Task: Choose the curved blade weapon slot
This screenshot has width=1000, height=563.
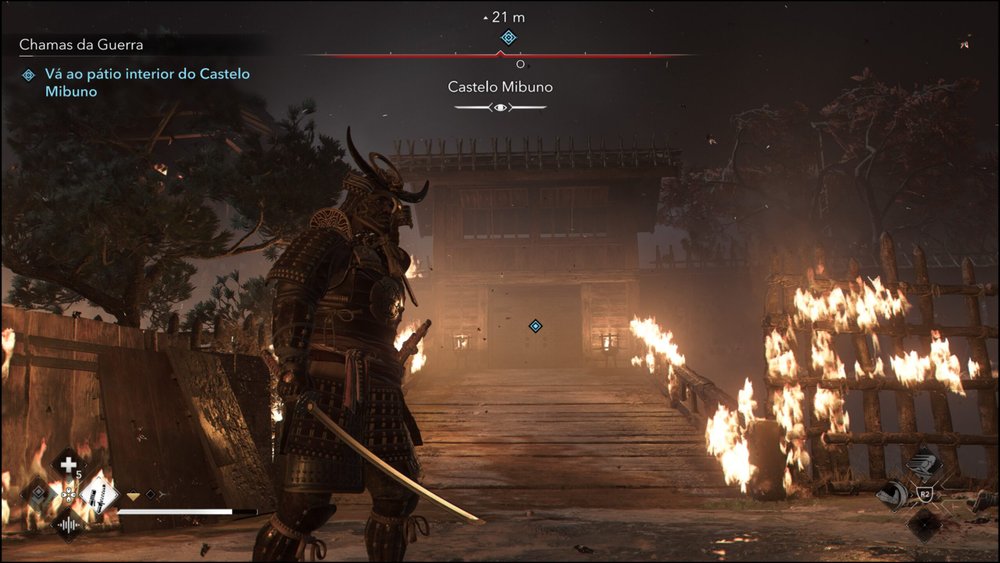Action: (891, 495)
